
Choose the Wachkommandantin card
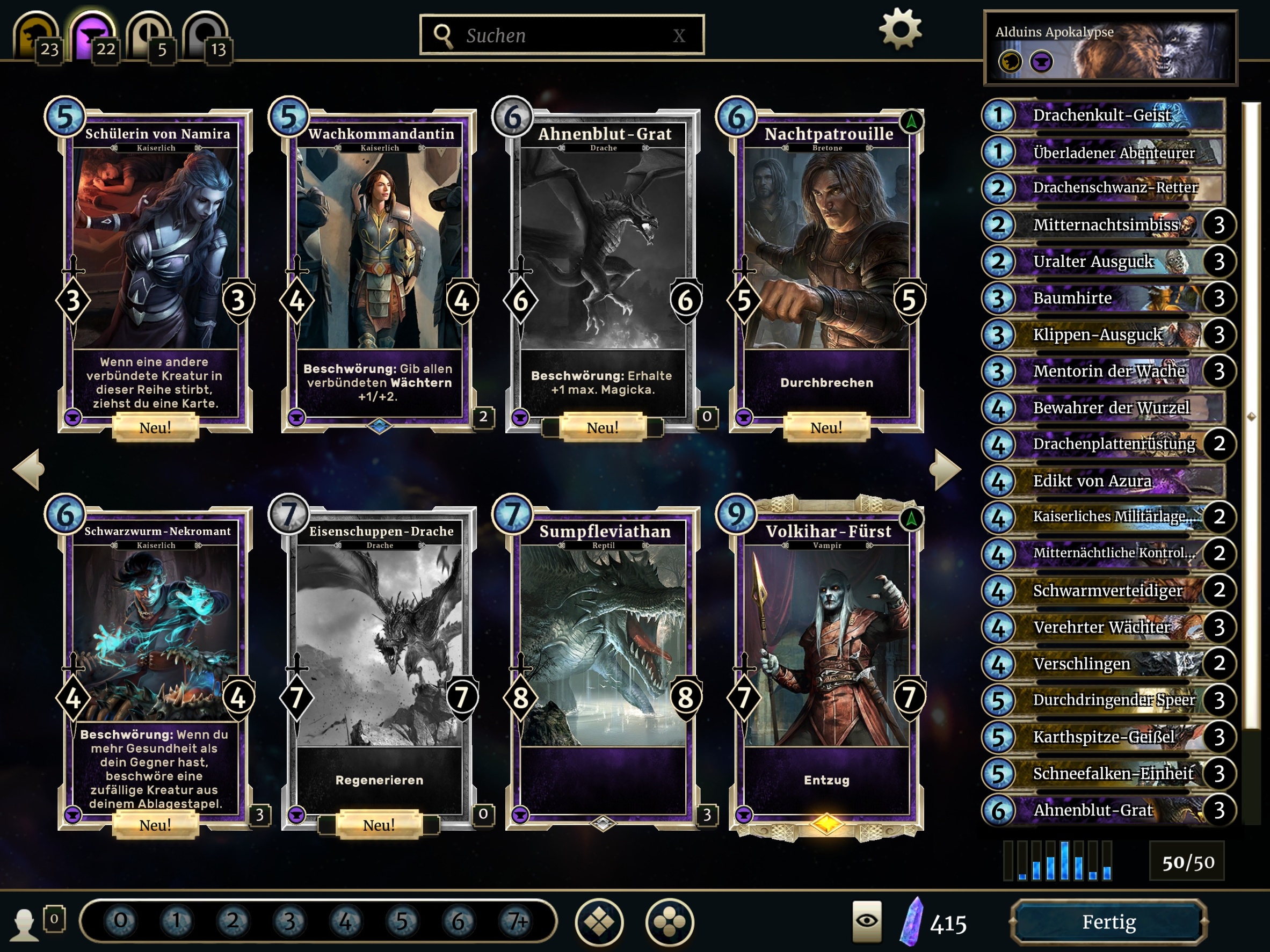379,270
